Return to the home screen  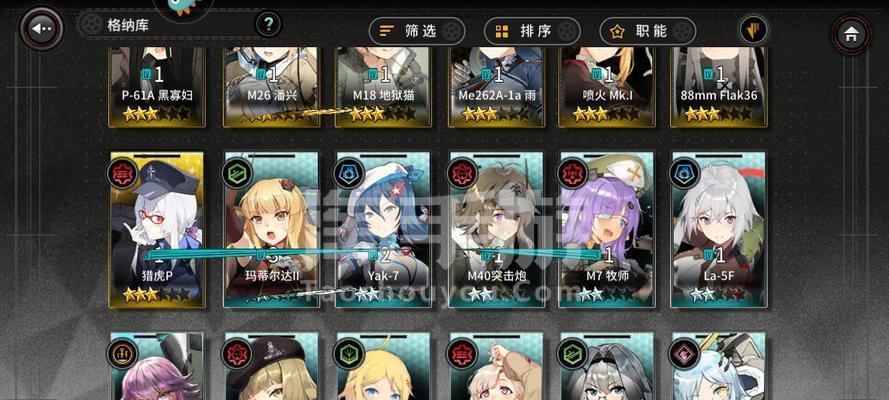851,34
